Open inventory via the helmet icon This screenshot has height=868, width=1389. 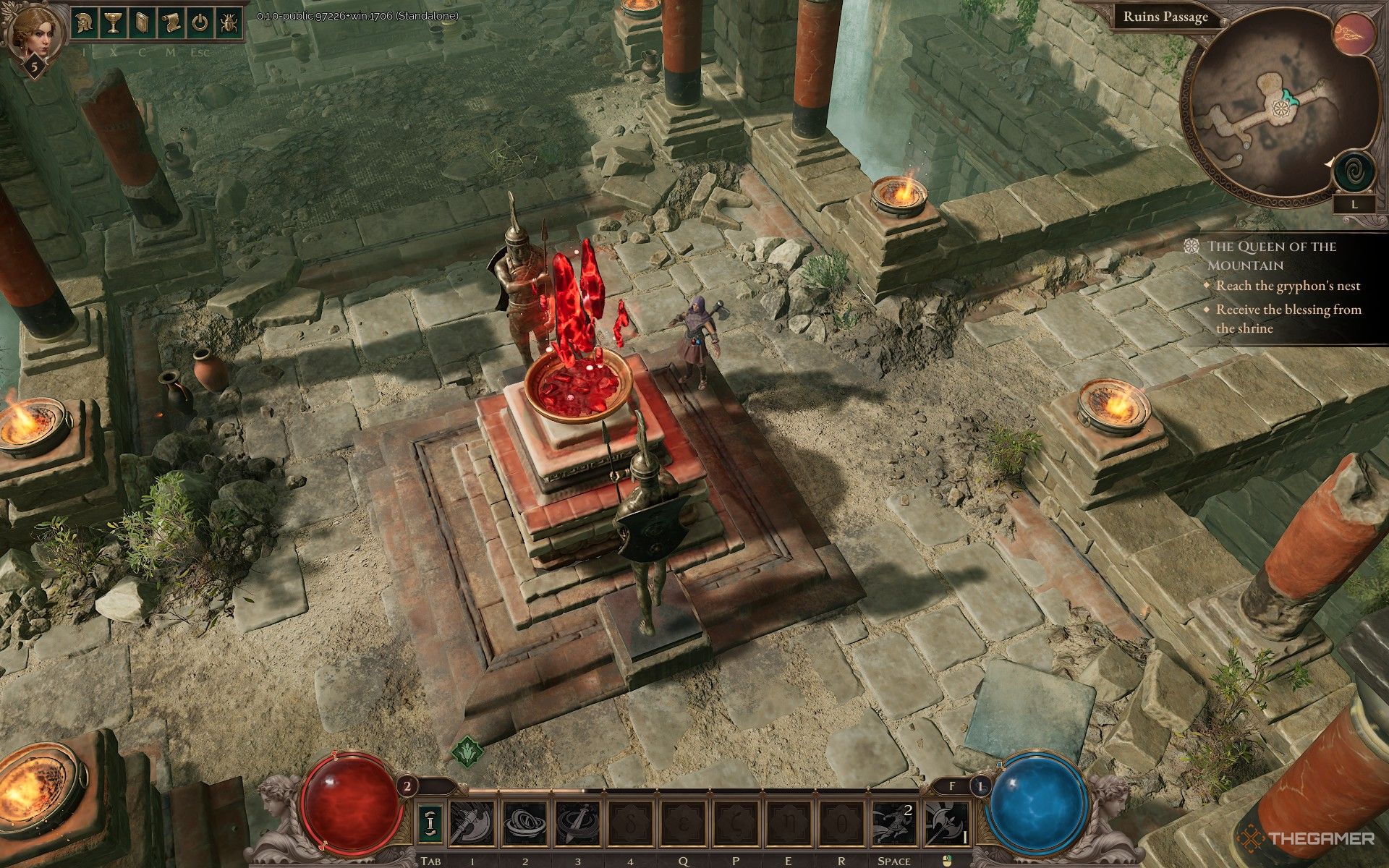pyautogui.click(x=87, y=23)
